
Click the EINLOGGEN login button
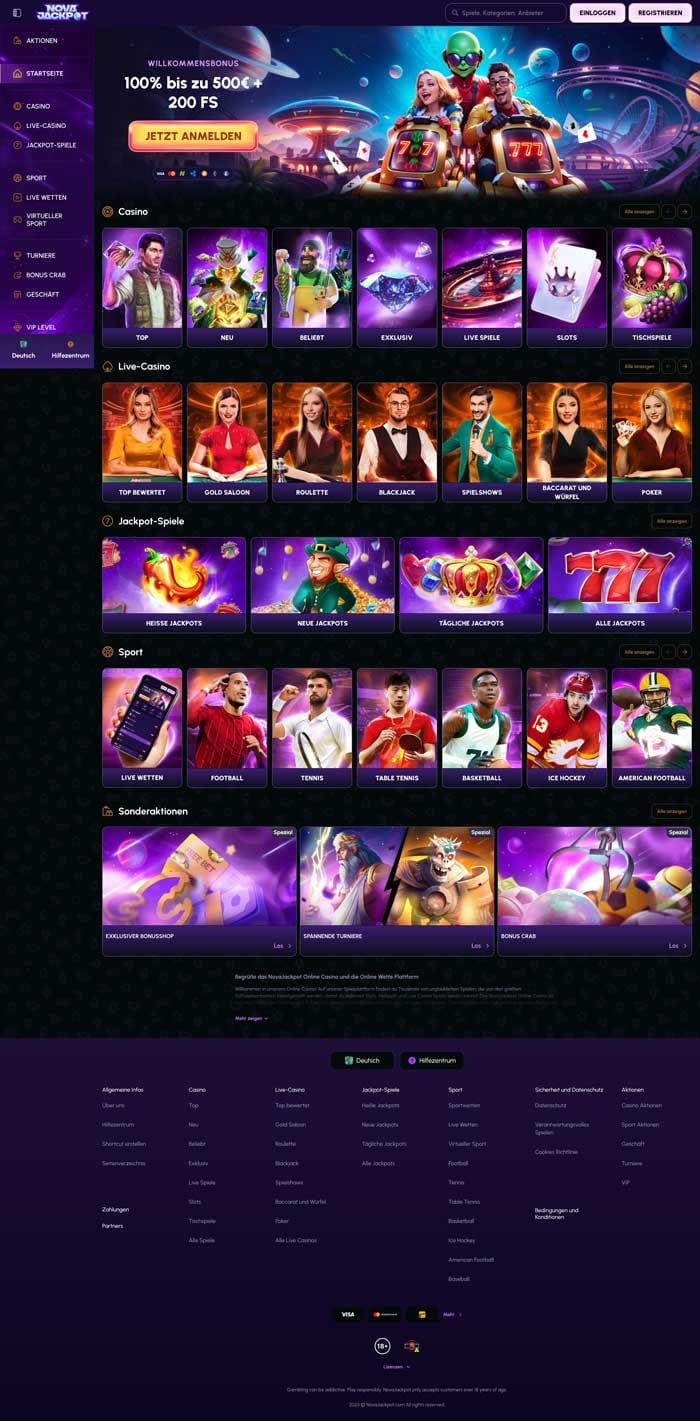[597, 13]
